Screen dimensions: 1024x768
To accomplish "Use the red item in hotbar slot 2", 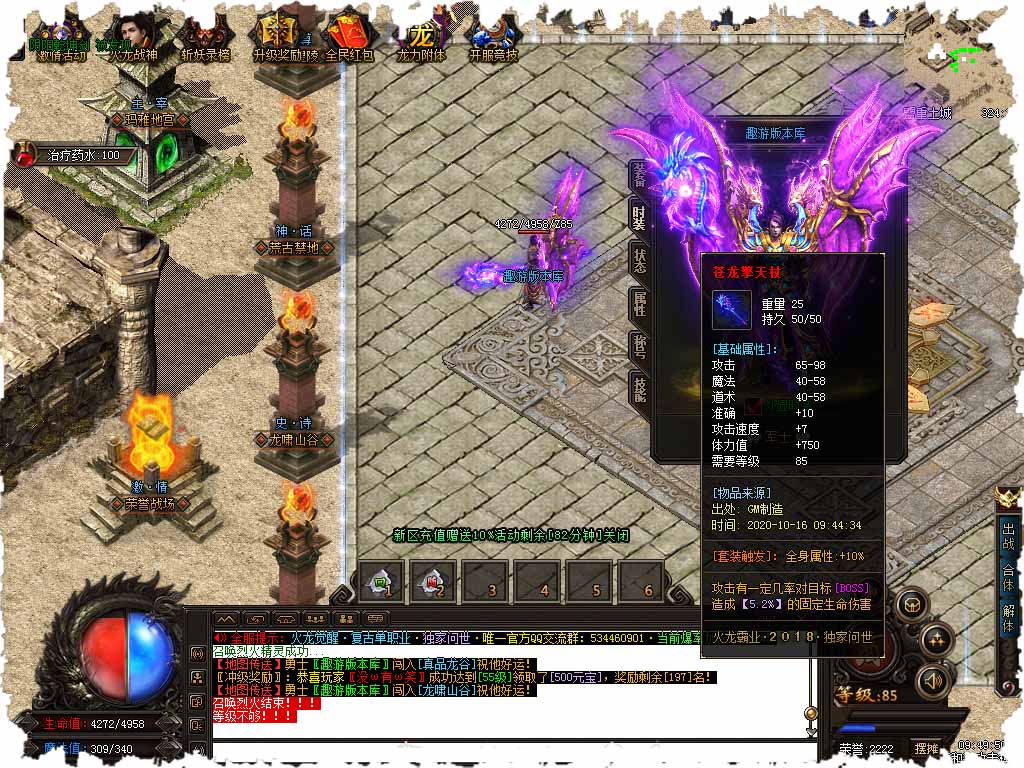I will [x=431, y=581].
